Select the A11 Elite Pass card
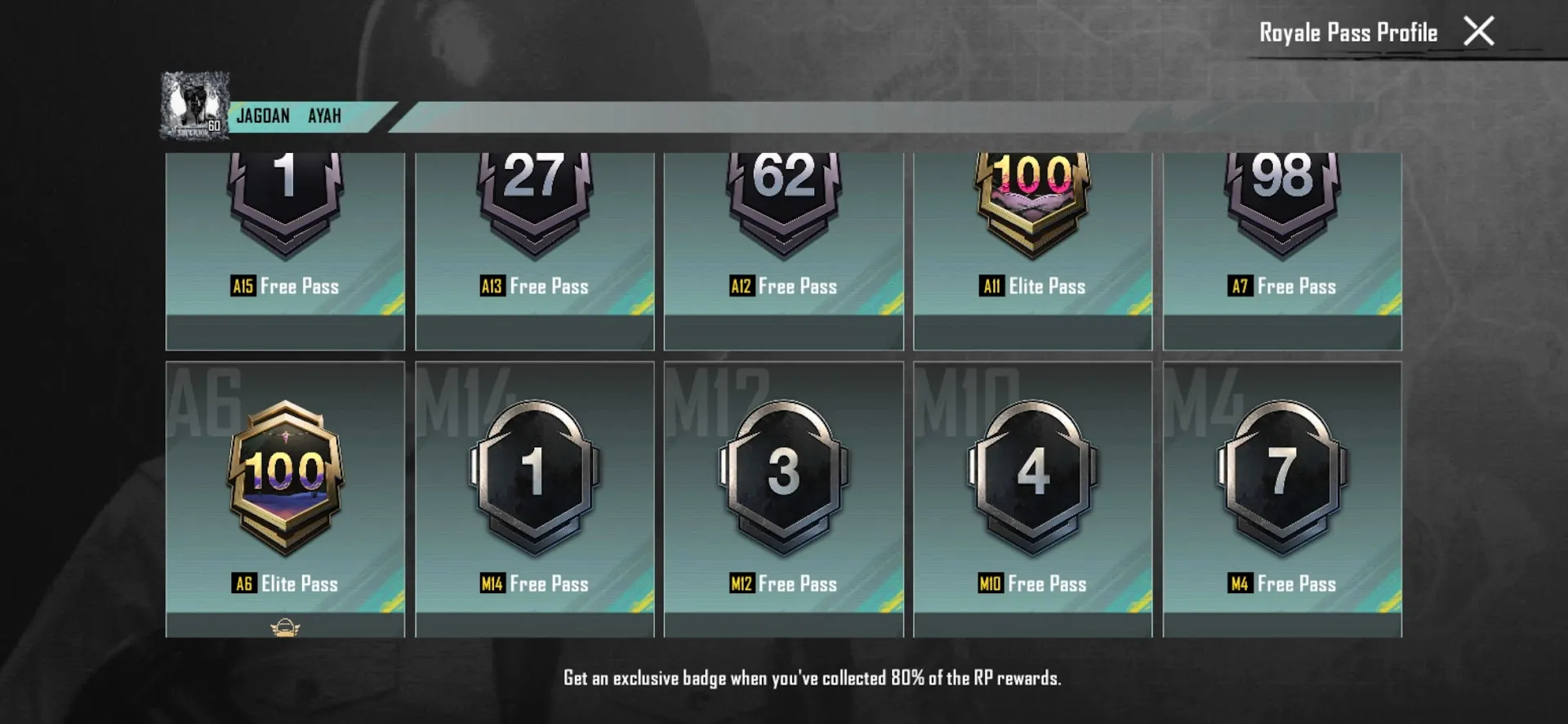The width and height of the screenshot is (1568, 724). (x=1032, y=245)
